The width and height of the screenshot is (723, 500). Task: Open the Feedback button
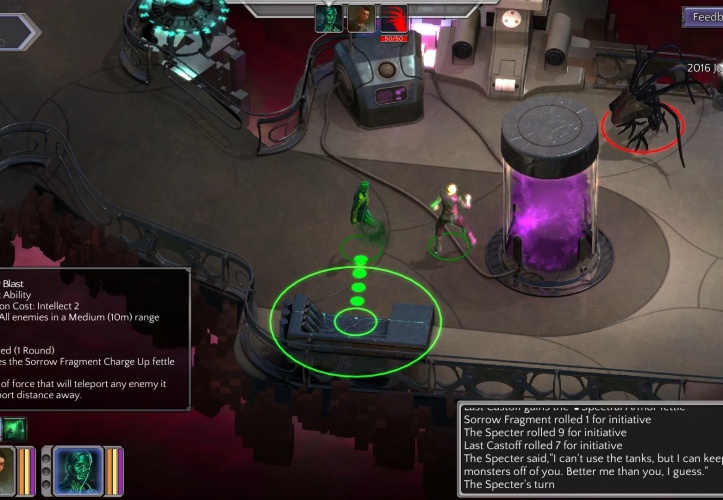coord(703,17)
